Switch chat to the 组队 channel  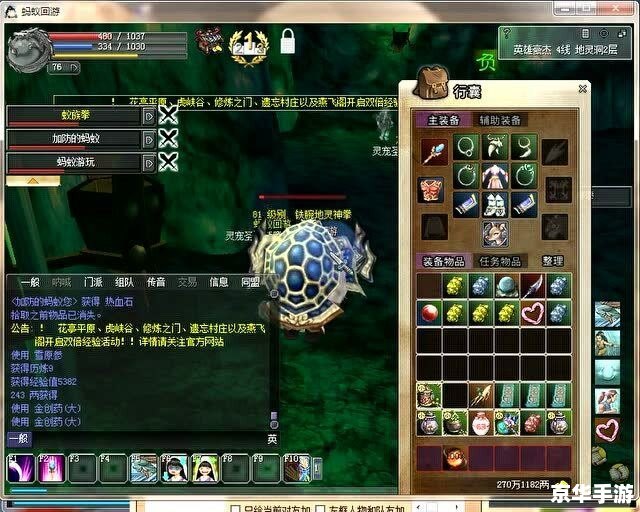tap(124, 282)
